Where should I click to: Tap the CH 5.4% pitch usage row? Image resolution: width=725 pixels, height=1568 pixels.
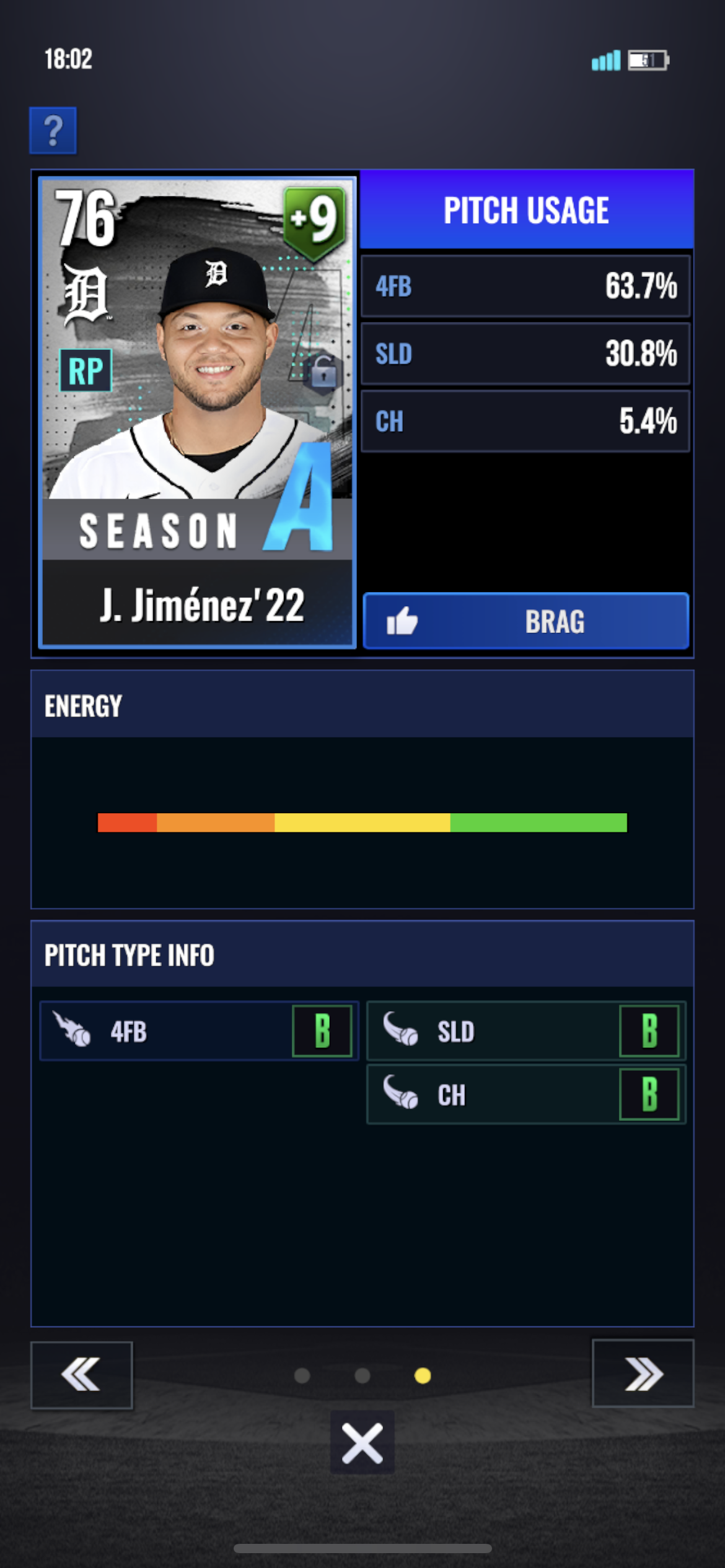coord(525,421)
